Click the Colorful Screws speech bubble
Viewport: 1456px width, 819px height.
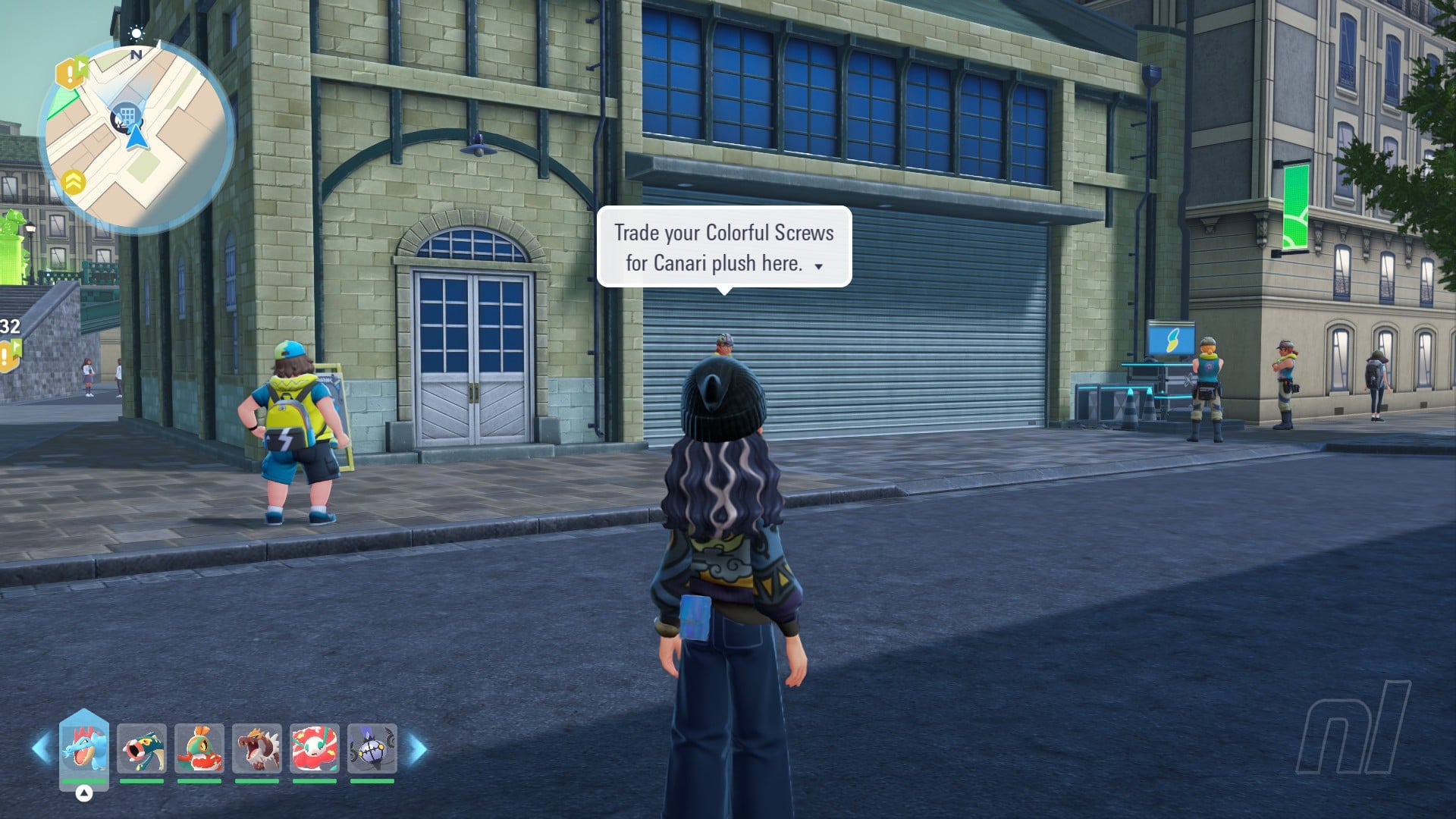(x=724, y=247)
